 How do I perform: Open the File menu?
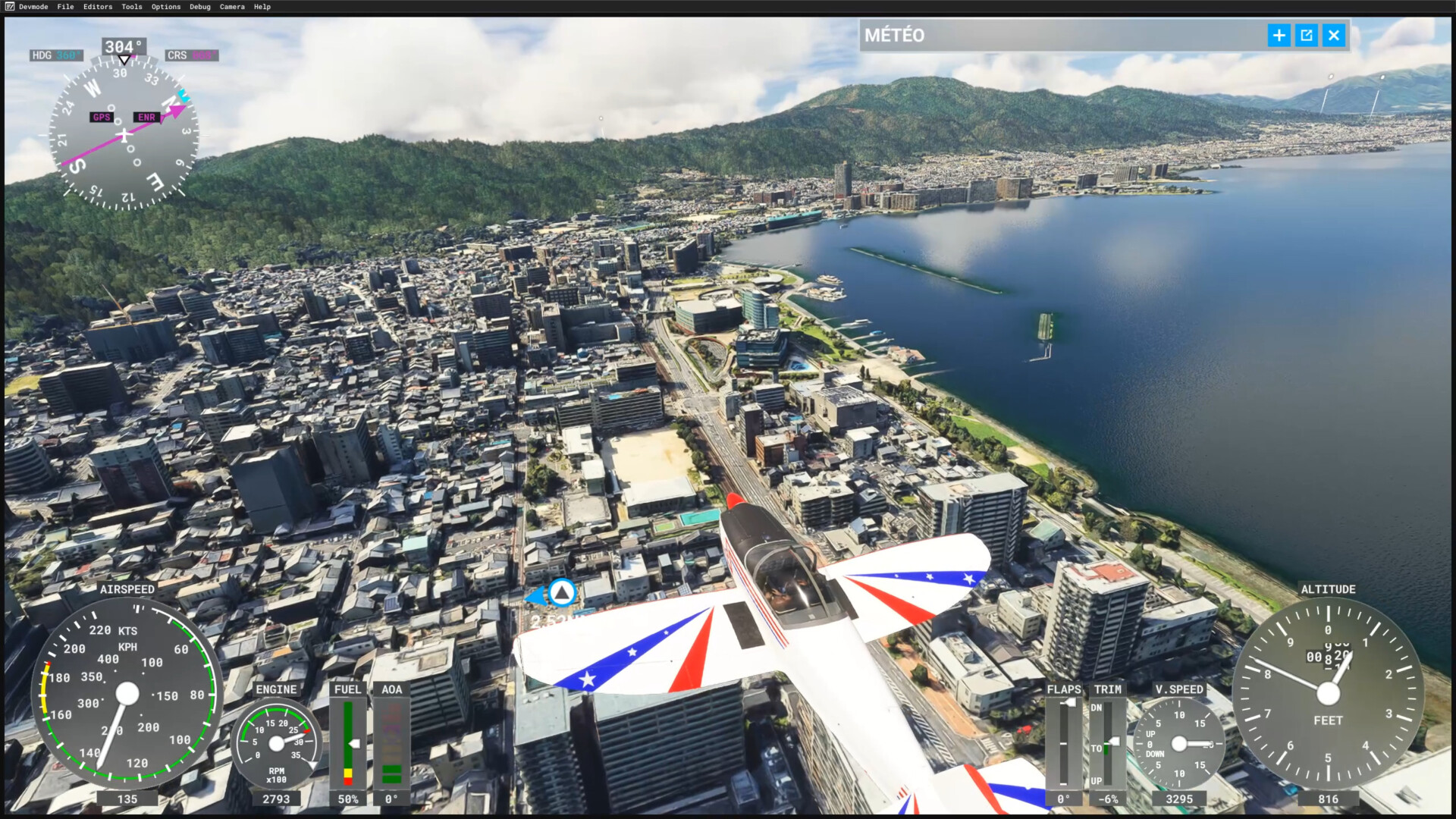pos(66,7)
